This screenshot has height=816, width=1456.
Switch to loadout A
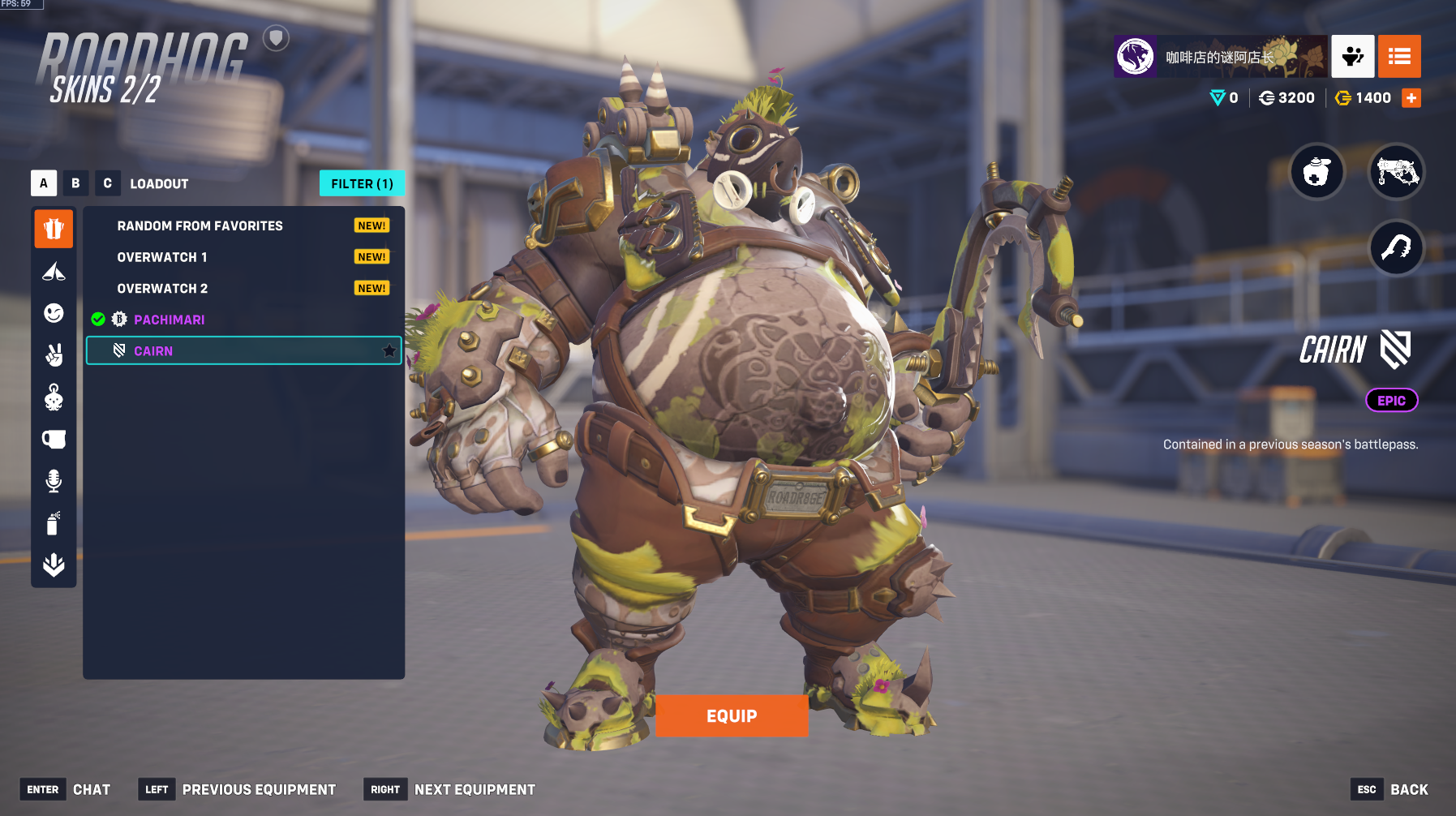point(44,183)
